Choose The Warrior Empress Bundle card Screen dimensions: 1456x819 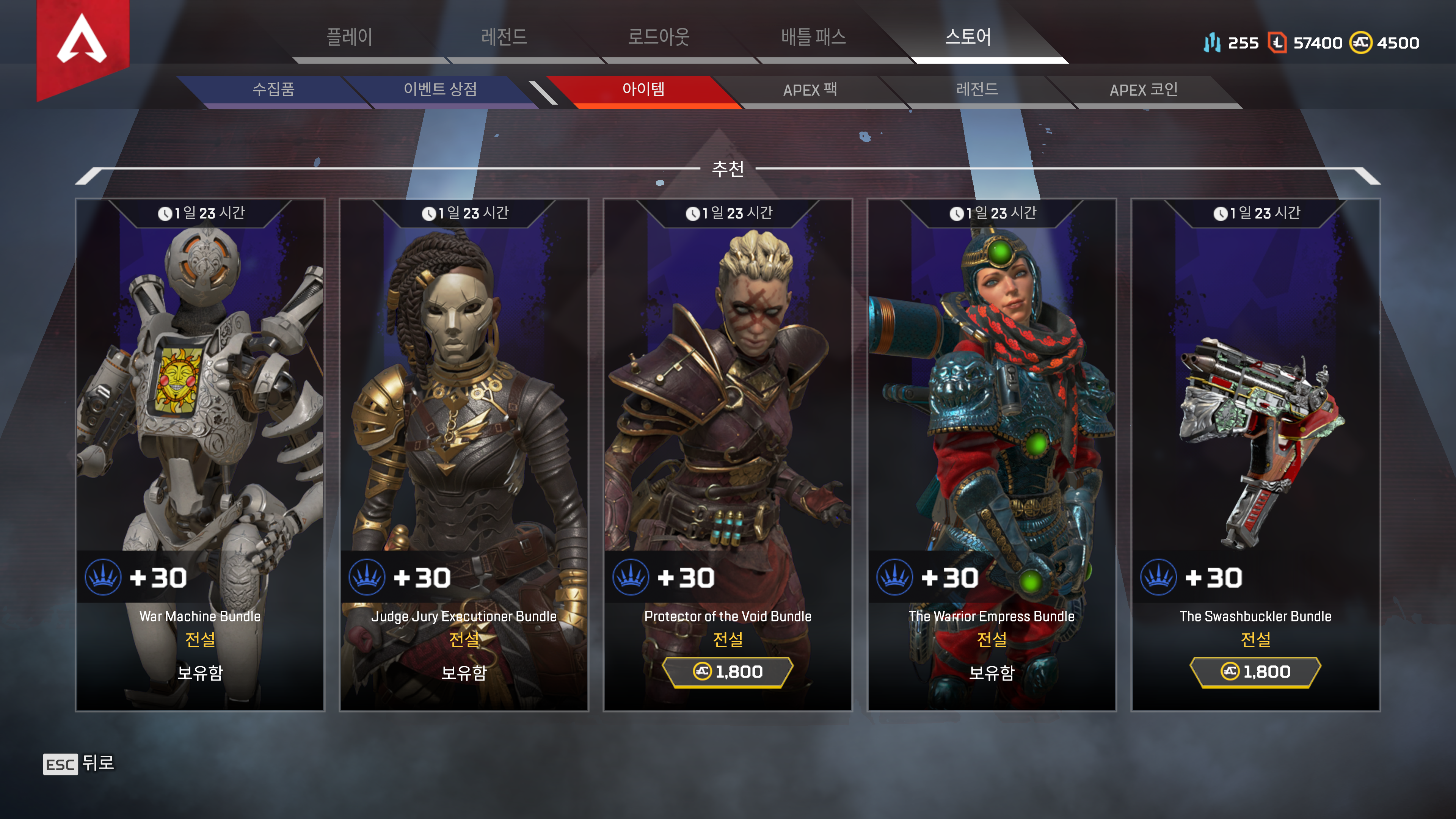click(x=992, y=395)
